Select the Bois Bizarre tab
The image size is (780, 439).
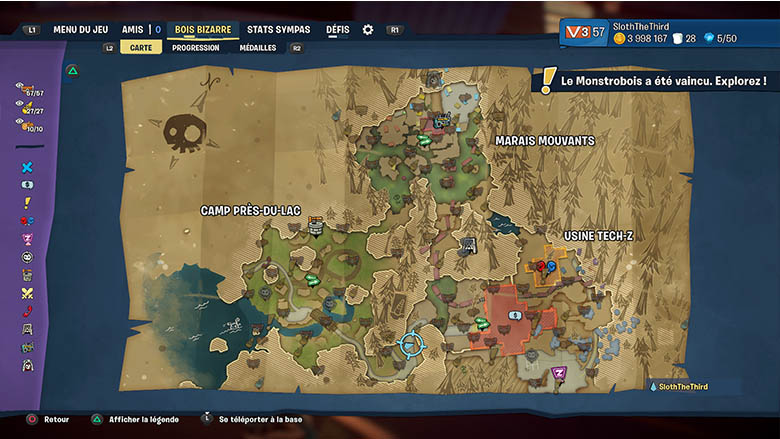pos(203,30)
